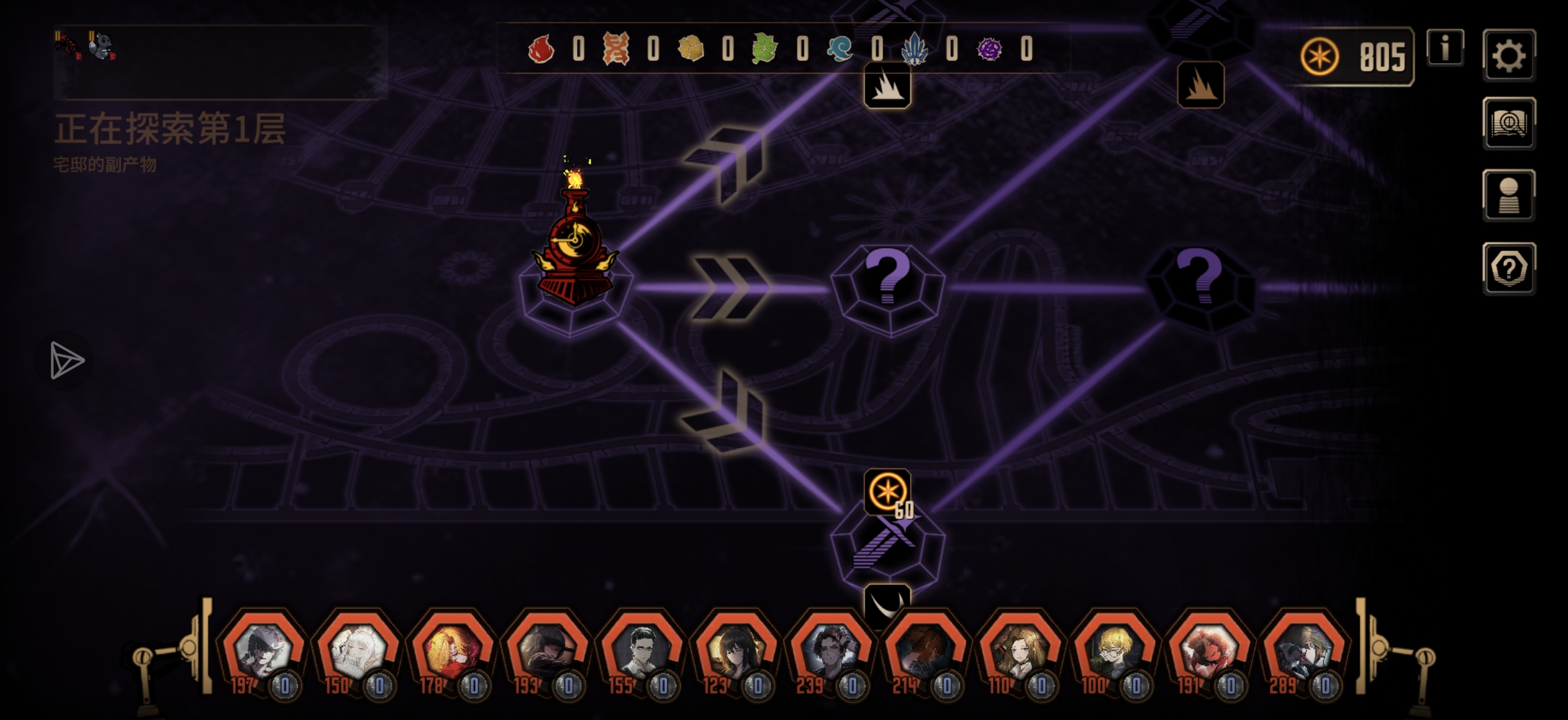The image size is (1568, 720).
Task: Click the paper plane arrow button
Action: (65, 360)
